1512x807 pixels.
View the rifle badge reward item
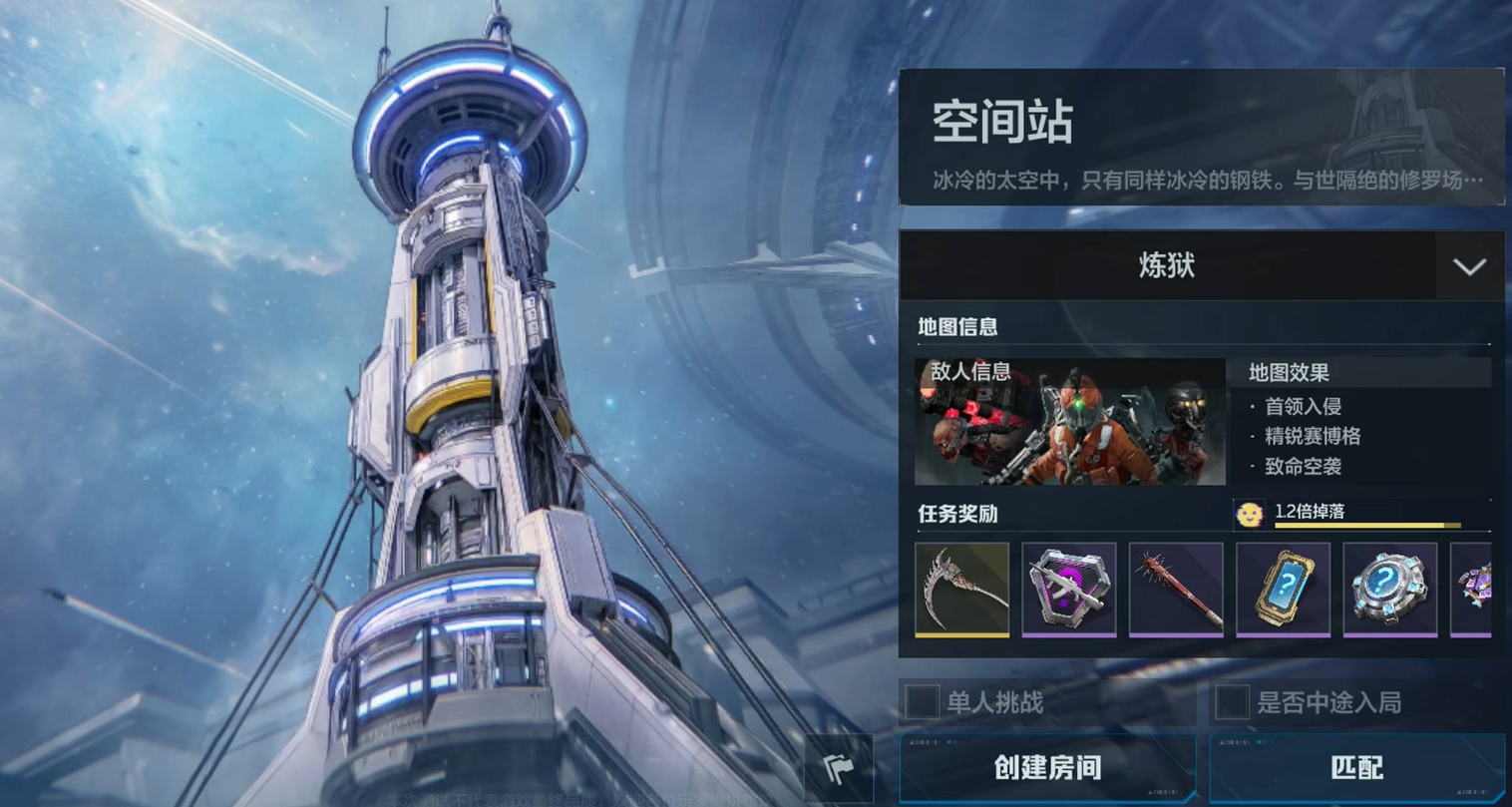coord(1068,589)
